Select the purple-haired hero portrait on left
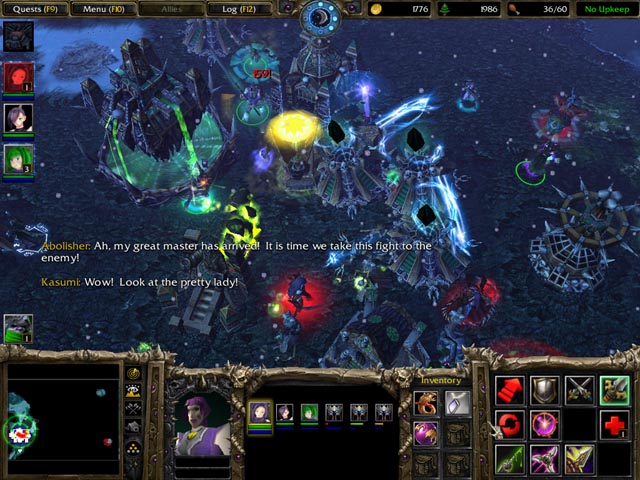This screenshot has width=640, height=480. (18, 118)
